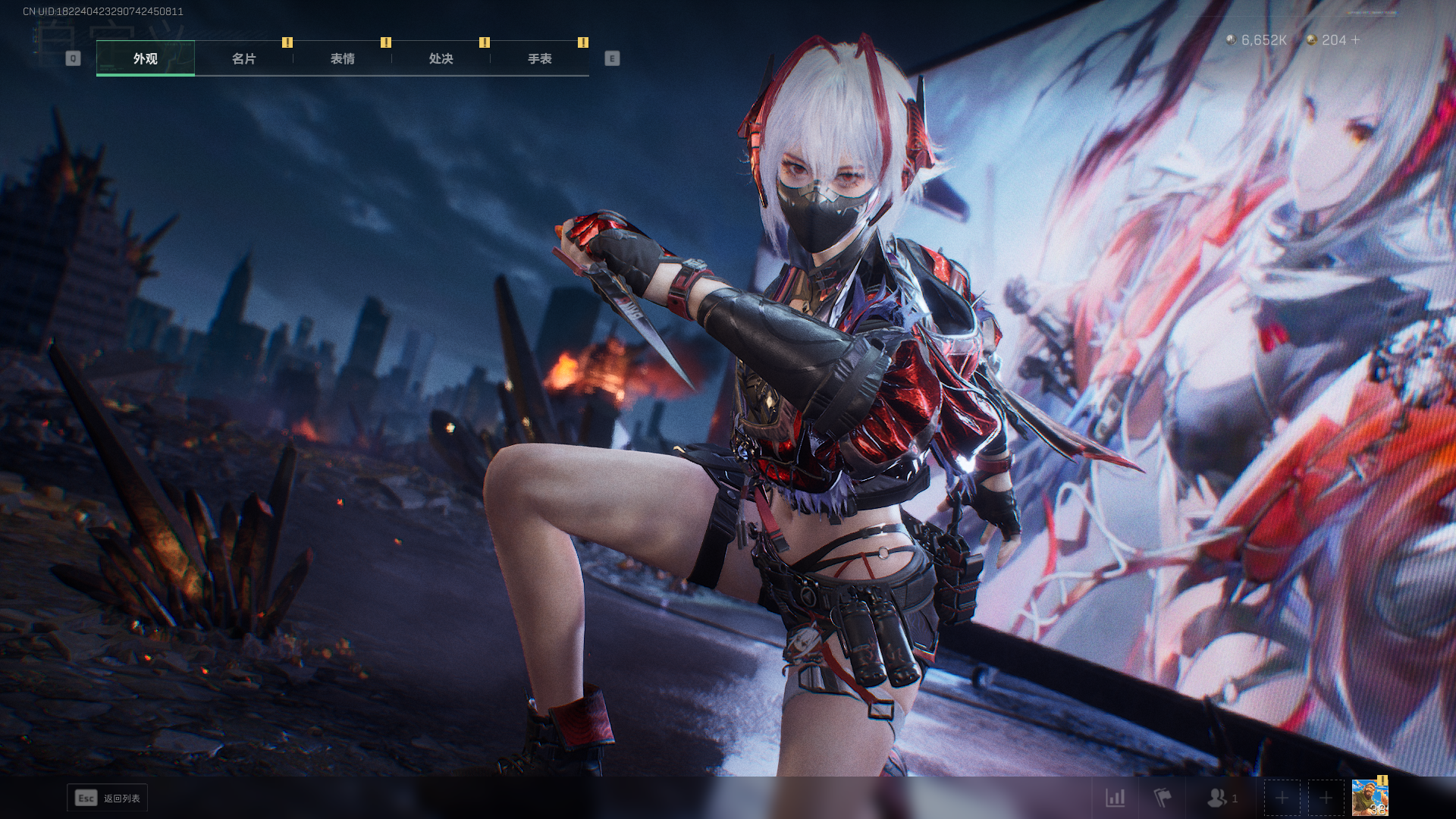This screenshot has width=1456, height=819.
Task: Go to the 手表 watch tab
Action: pos(540,58)
